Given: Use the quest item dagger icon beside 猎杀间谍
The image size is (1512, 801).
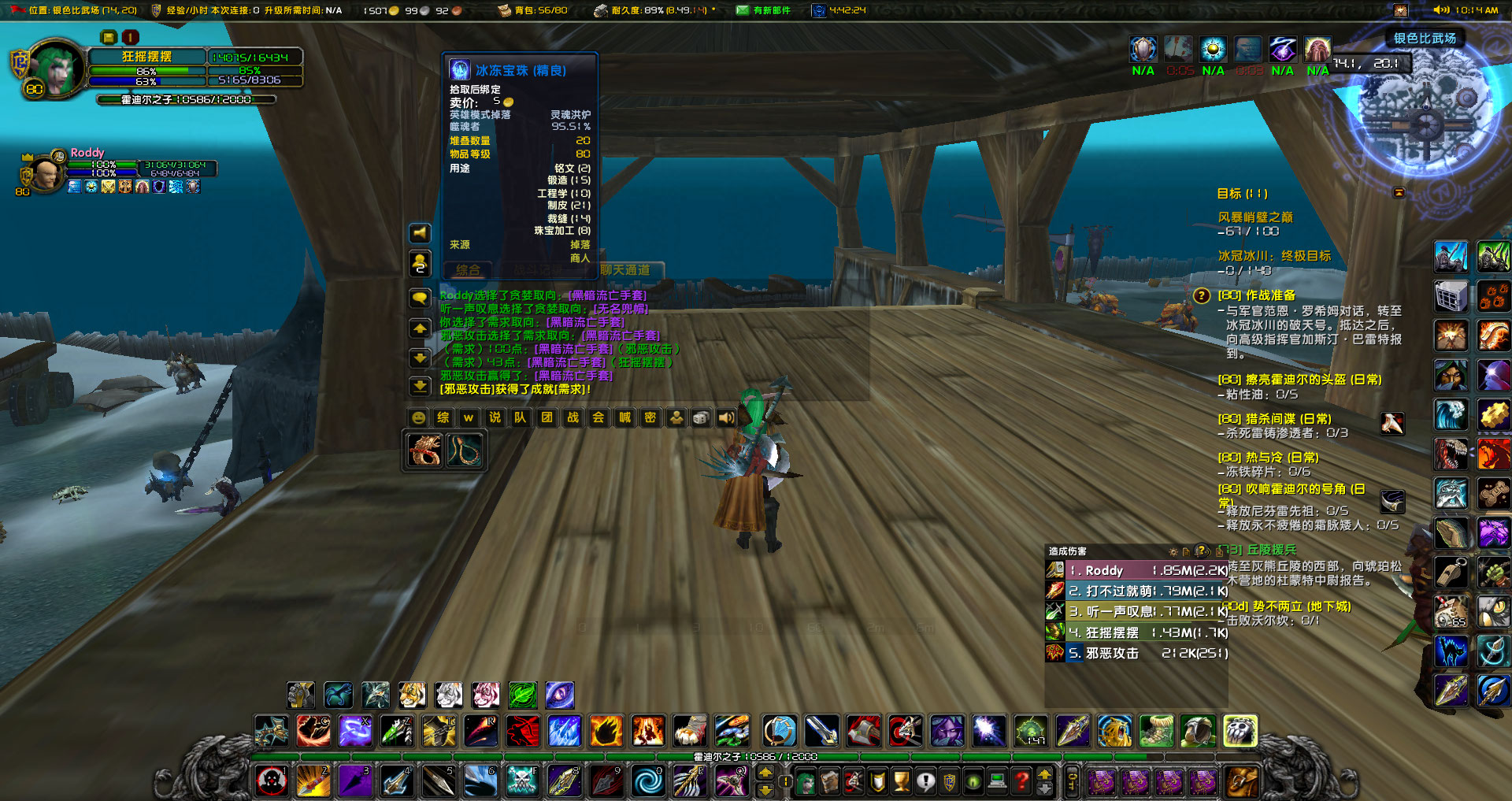Looking at the screenshot, I should 1392,425.
